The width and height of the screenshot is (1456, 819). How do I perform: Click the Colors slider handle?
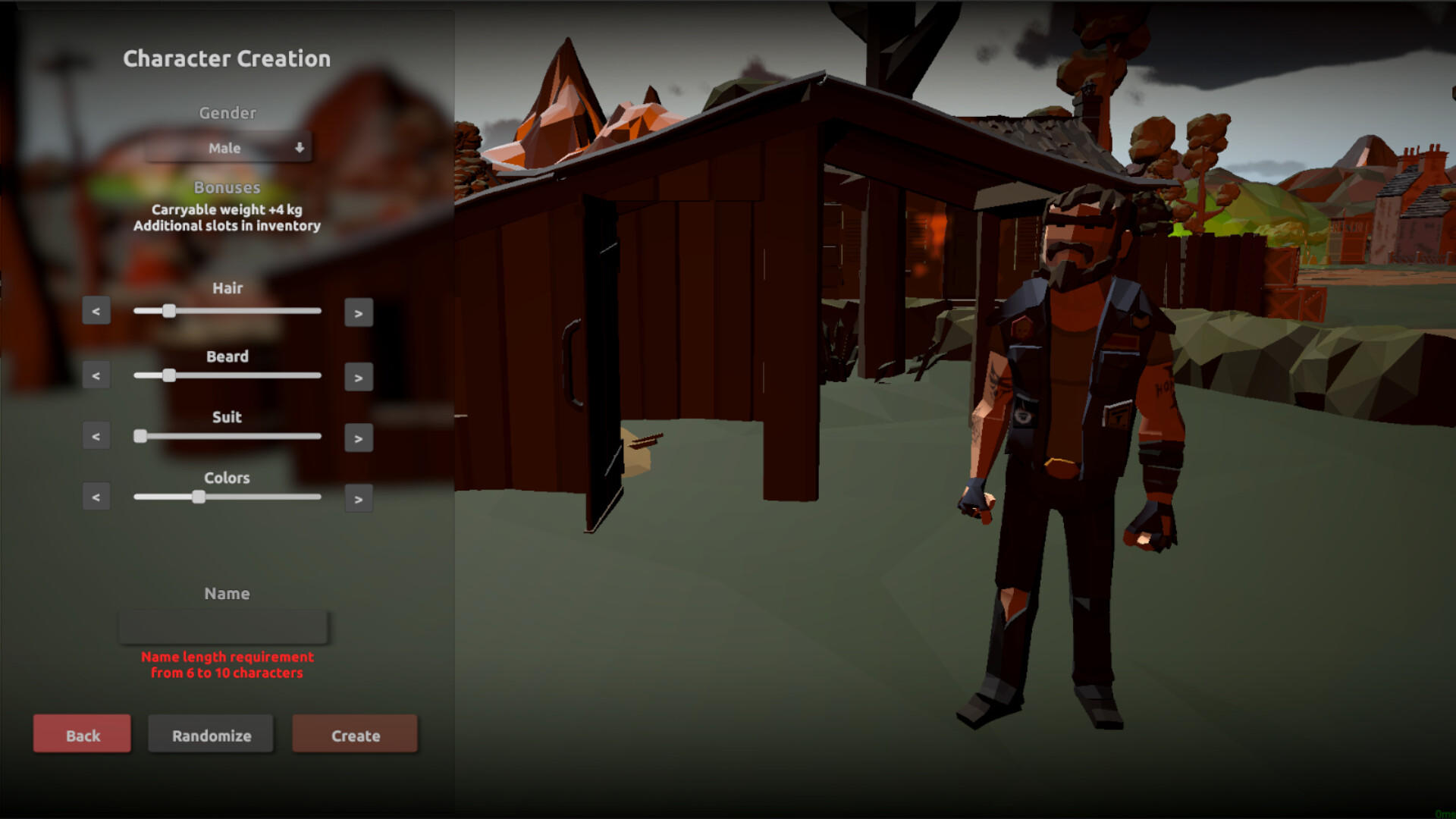[x=198, y=497]
